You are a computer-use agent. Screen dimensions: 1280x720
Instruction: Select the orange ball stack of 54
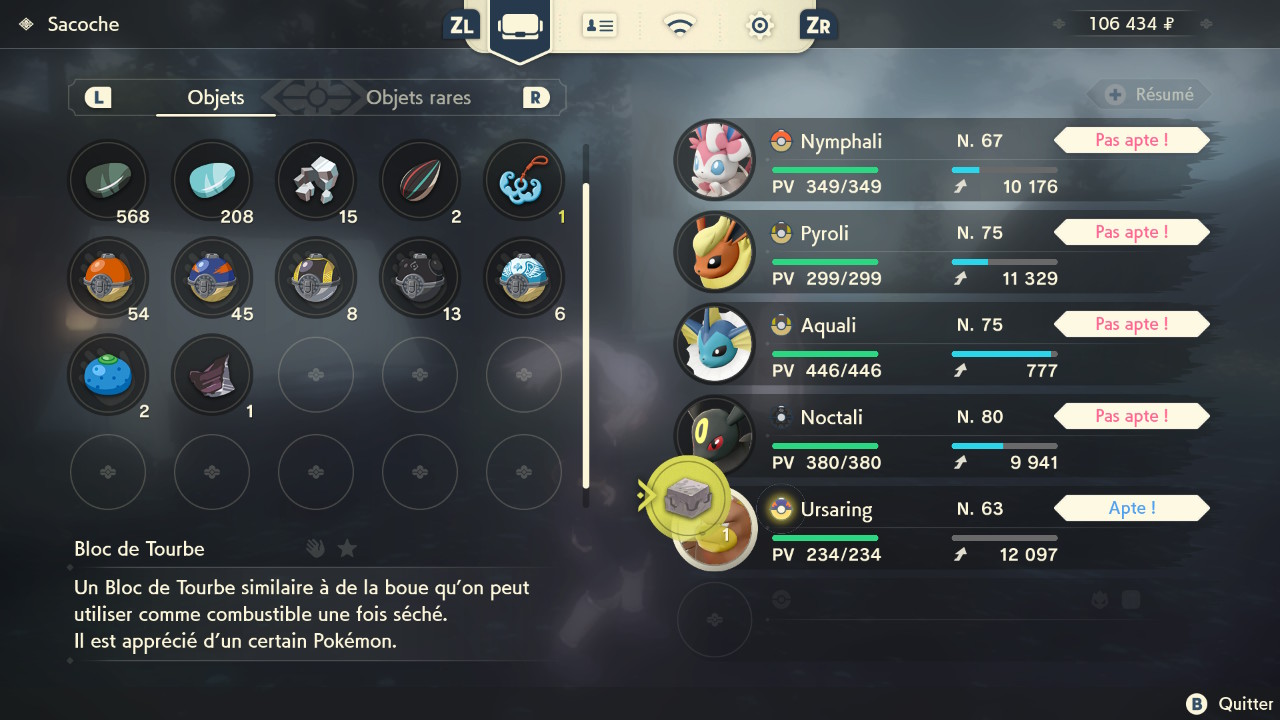pyautogui.click(x=108, y=278)
